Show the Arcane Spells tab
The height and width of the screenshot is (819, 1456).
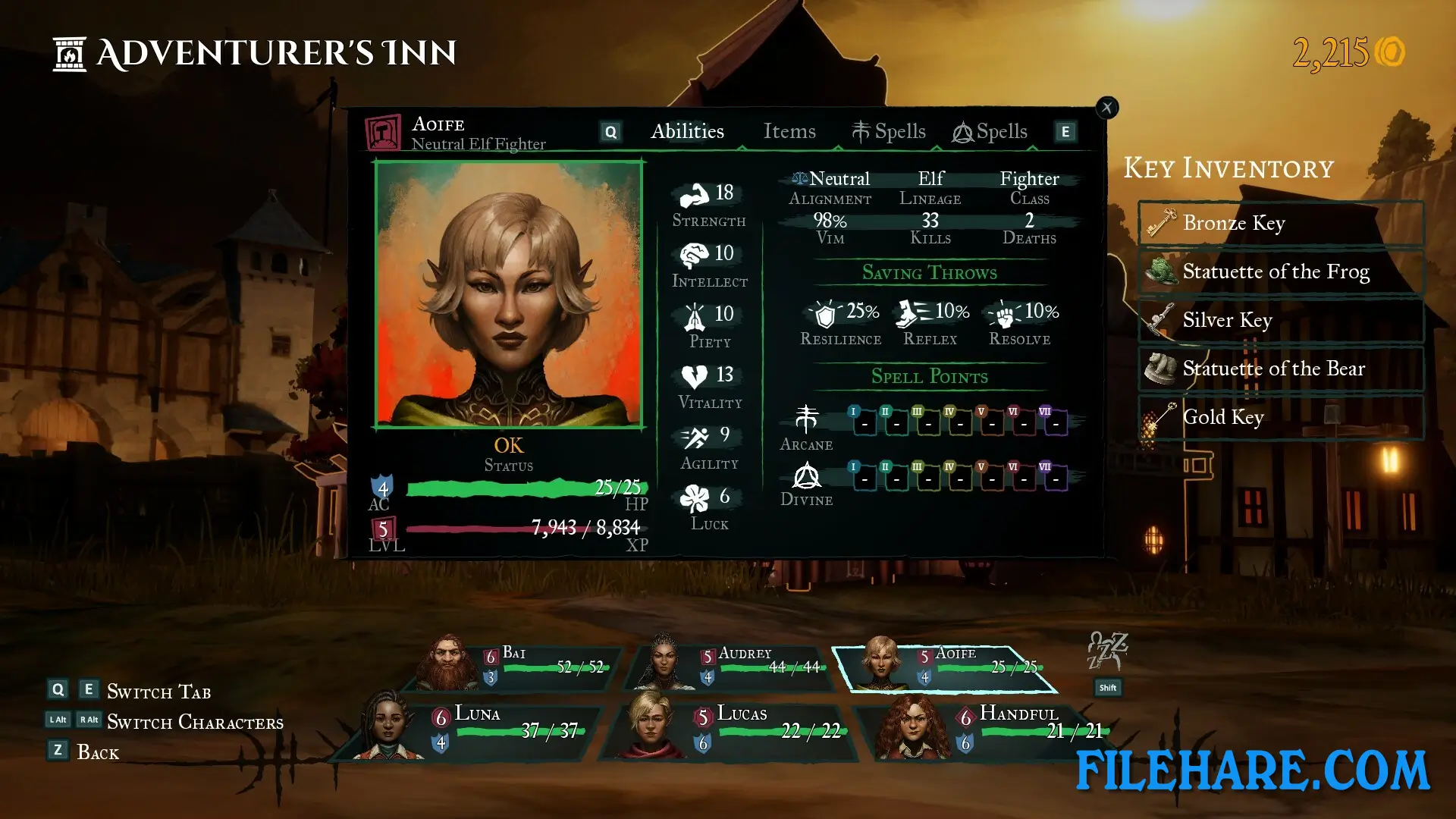pos(889,132)
